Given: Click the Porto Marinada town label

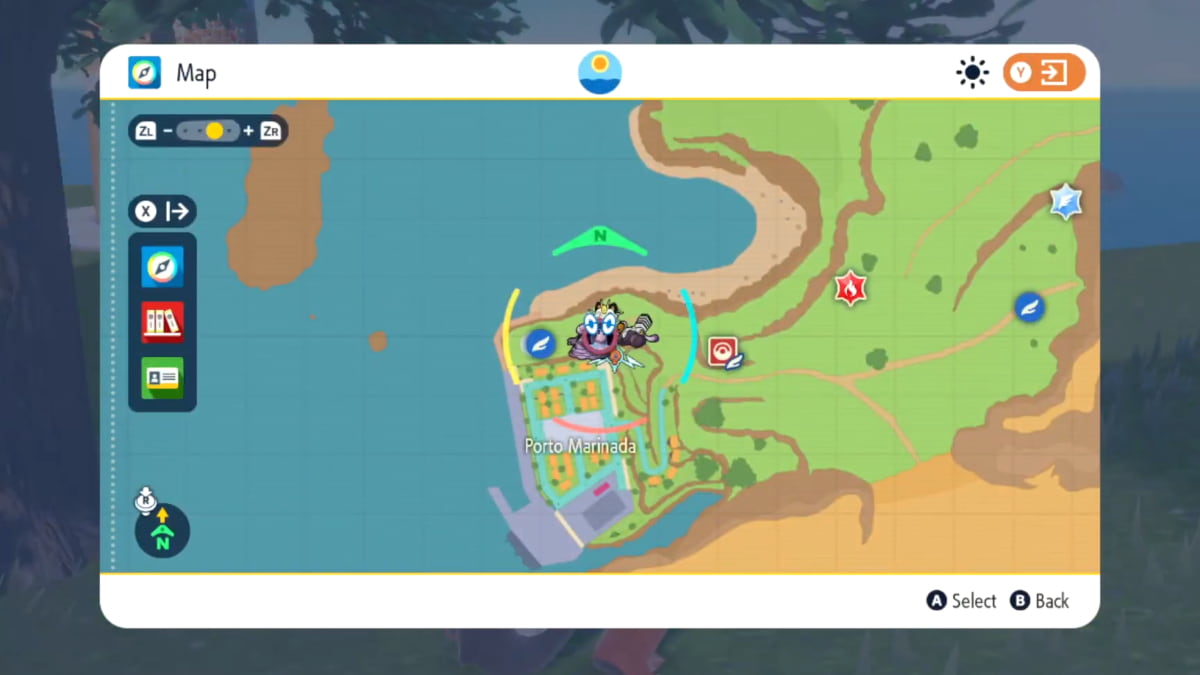Looking at the screenshot, I should pyautogui.click(x=580, y=446).
